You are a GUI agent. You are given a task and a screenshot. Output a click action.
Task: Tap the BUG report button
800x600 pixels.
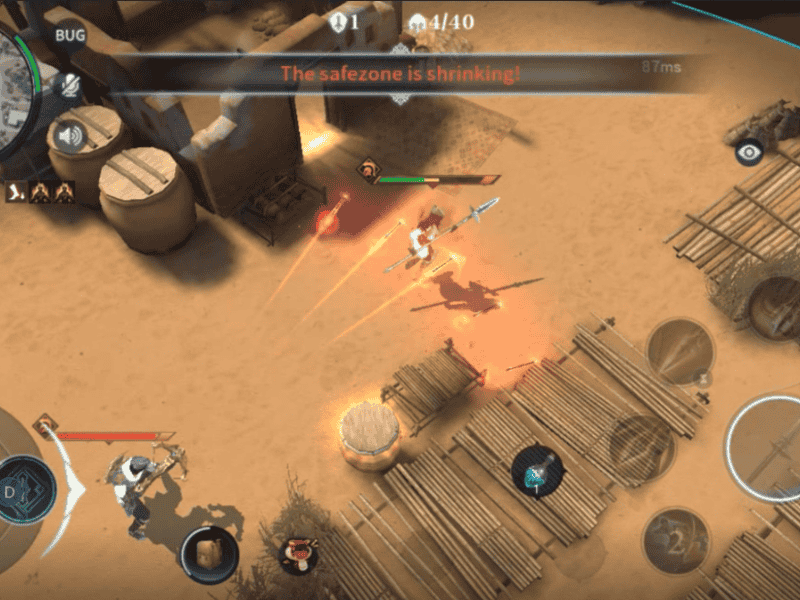(x=70, y=36)
